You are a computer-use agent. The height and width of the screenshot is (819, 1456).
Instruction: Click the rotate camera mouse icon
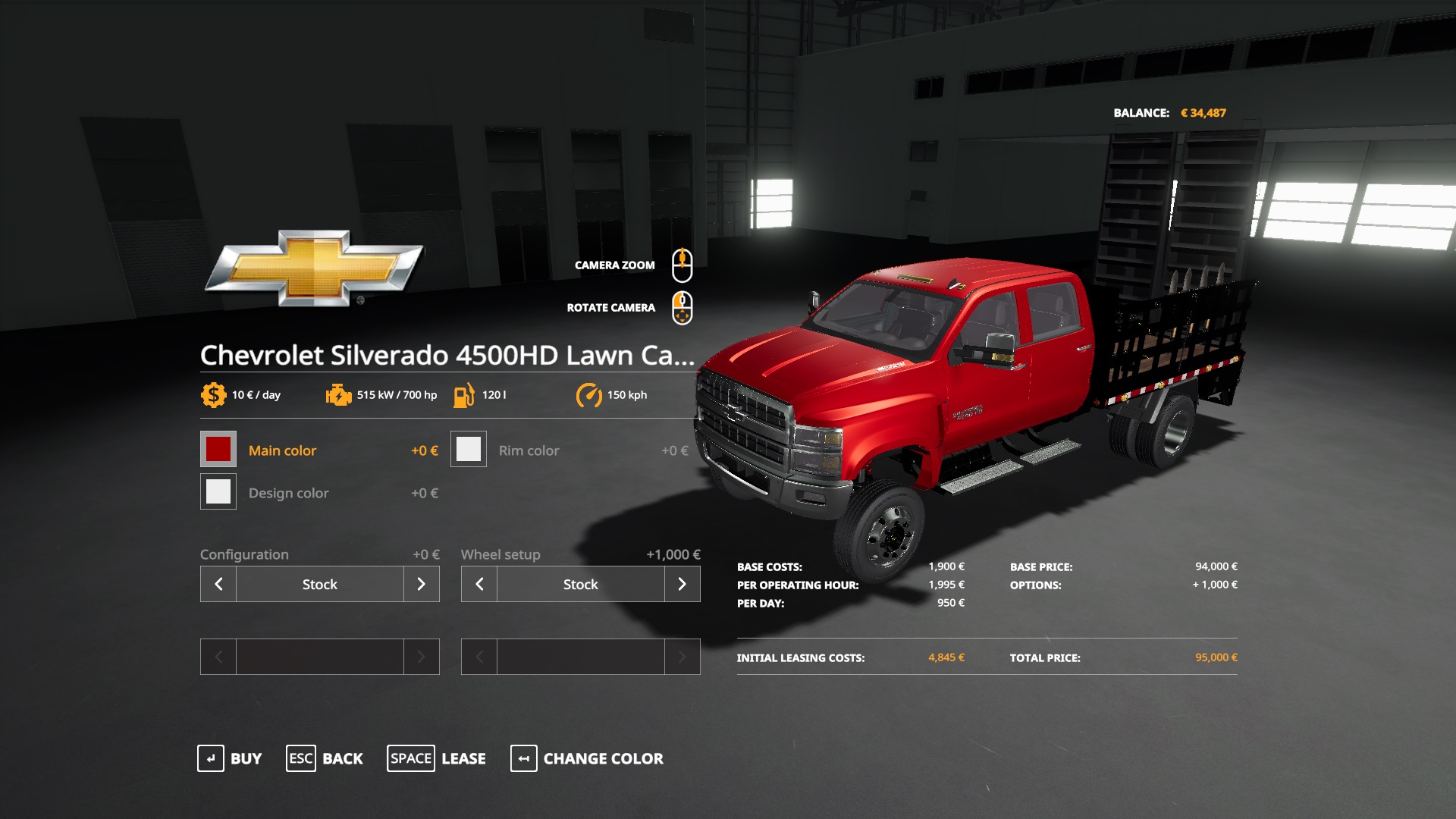[x=683, y=306]
